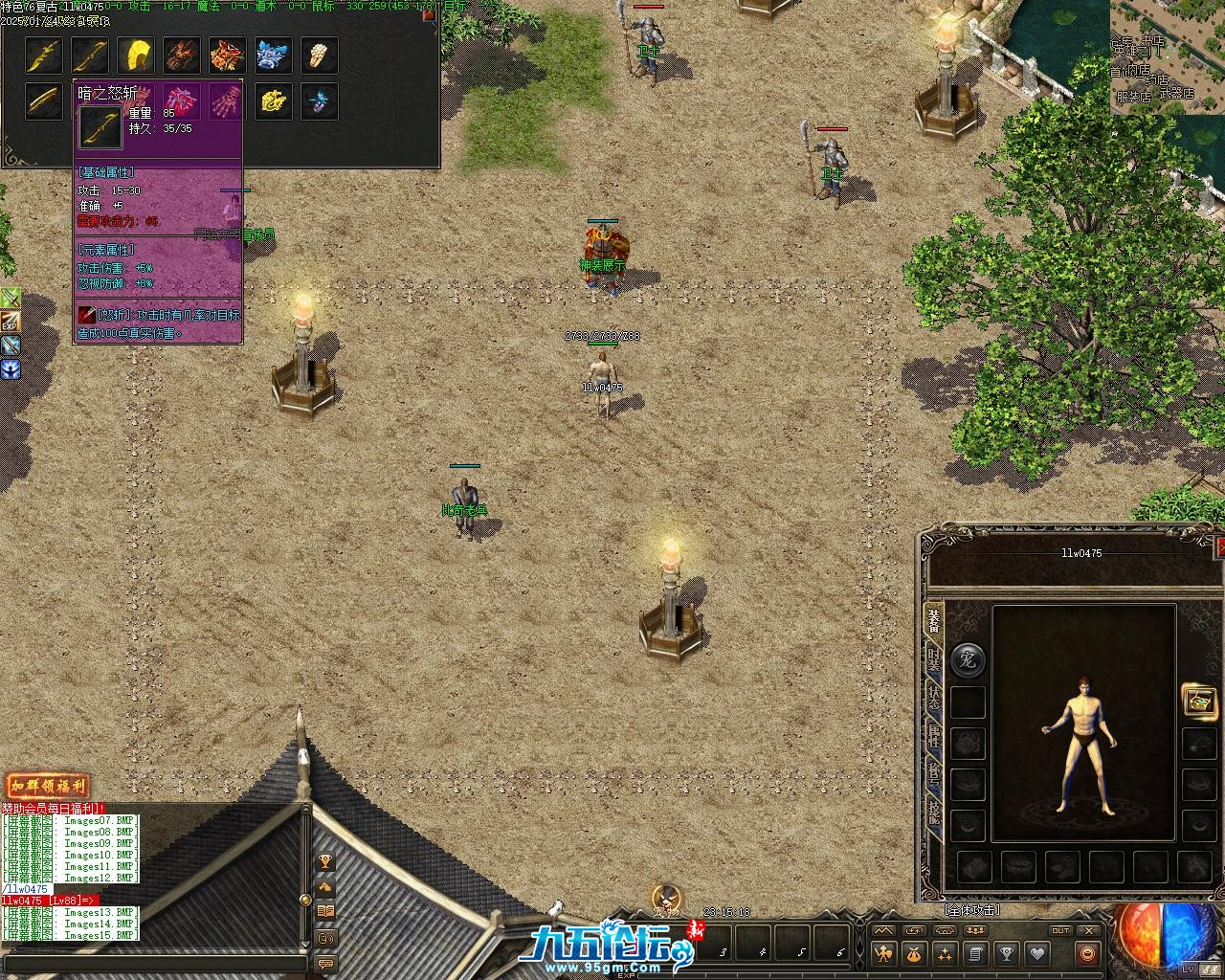Screen dimensions: 1225x980
Task: Show the 属性 attributes tab
Action: (933, 737)
